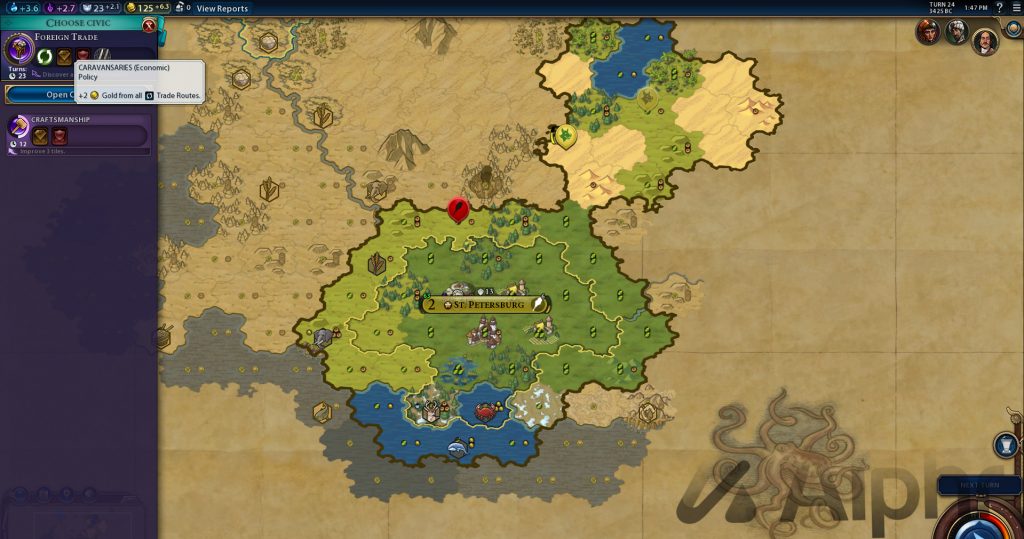Close the Choose Civic panel
Image resolution: width=1024 pixels, height=539 pixels.
coord(150,25)
